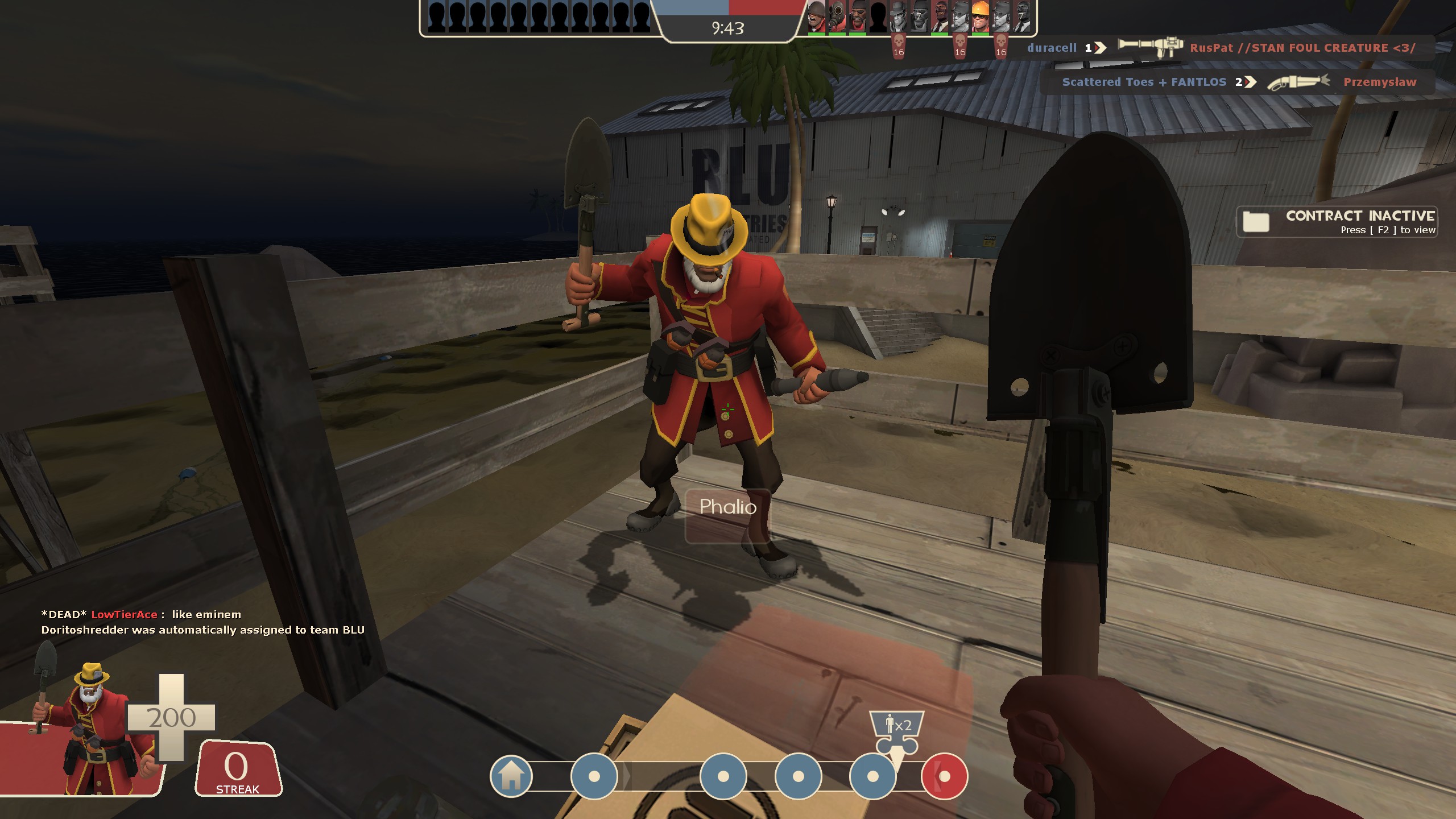The height and width of the screenshot is (819, 1456).
Task: Select the Engineer hardhat avatar in top roster
Action: tap(980, 17)
